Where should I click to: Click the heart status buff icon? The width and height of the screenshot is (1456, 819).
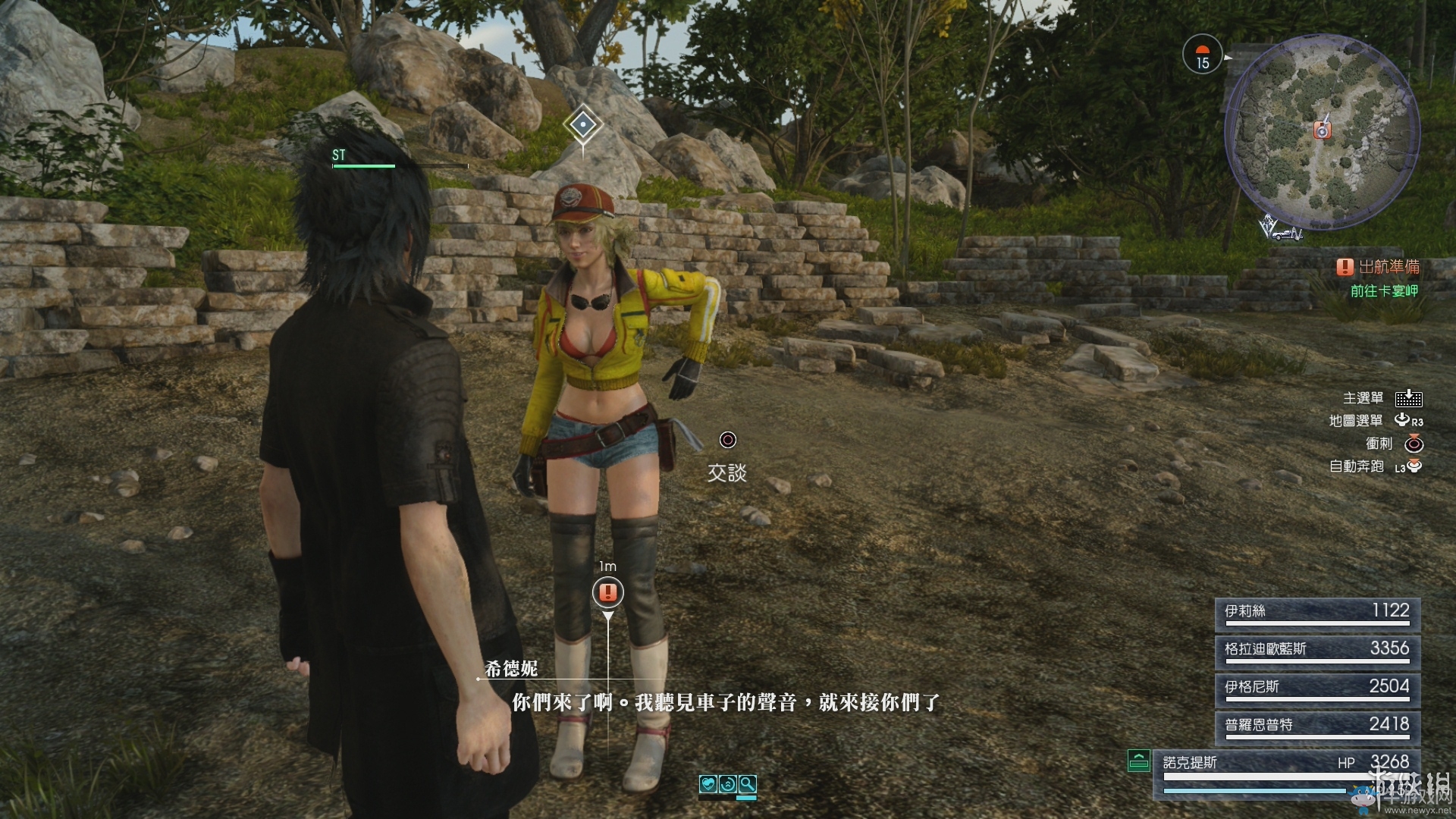(708, 784)
